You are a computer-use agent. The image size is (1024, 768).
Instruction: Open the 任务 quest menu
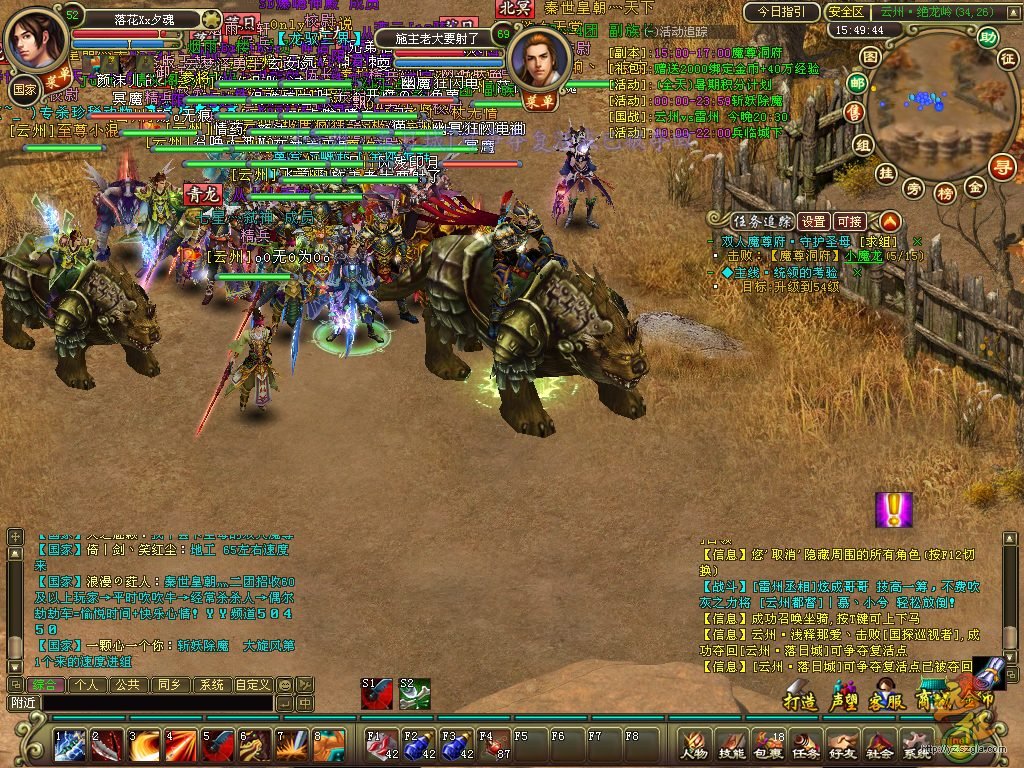[x=805, y=745]
